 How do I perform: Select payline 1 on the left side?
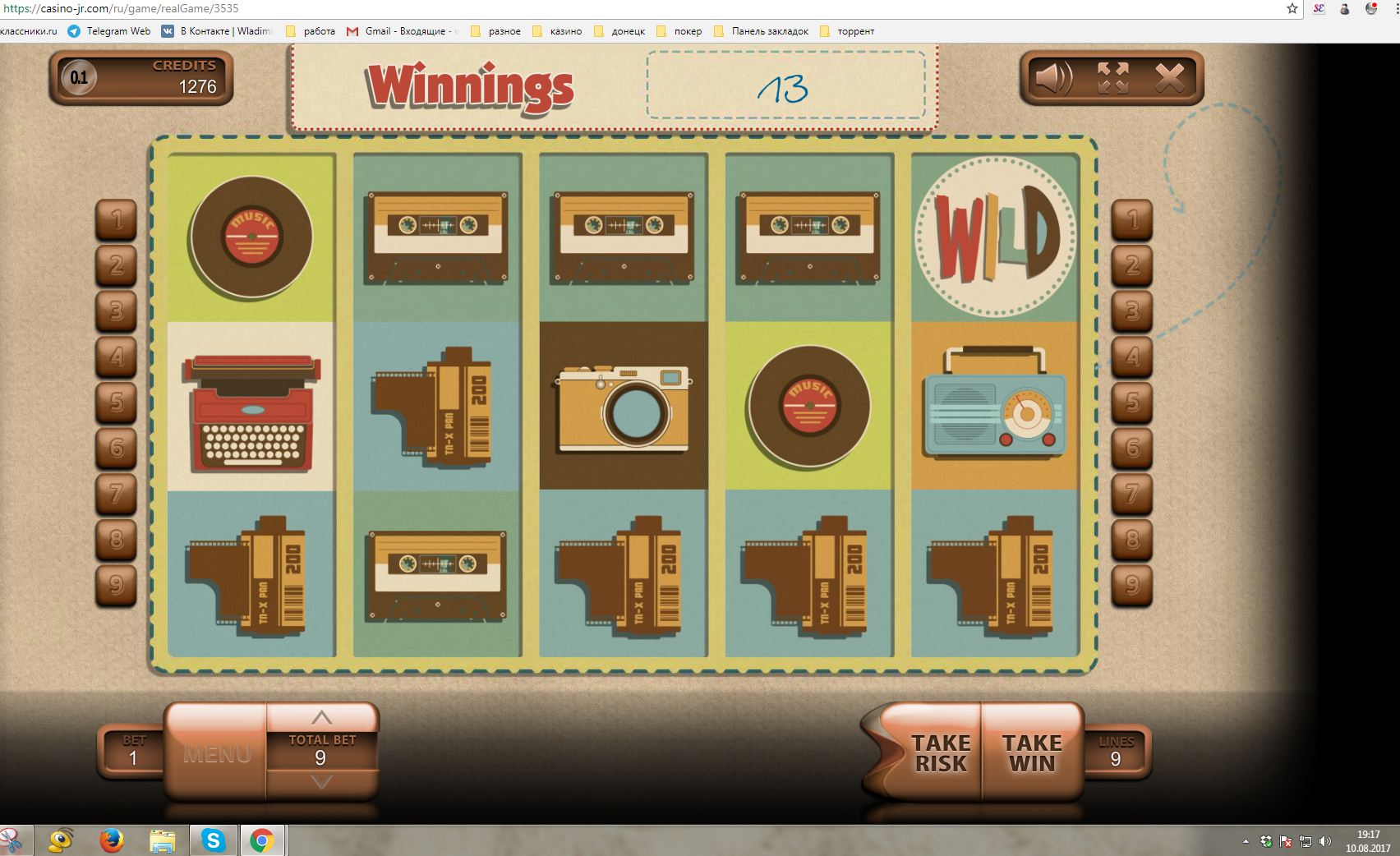(x=117, y=219)
